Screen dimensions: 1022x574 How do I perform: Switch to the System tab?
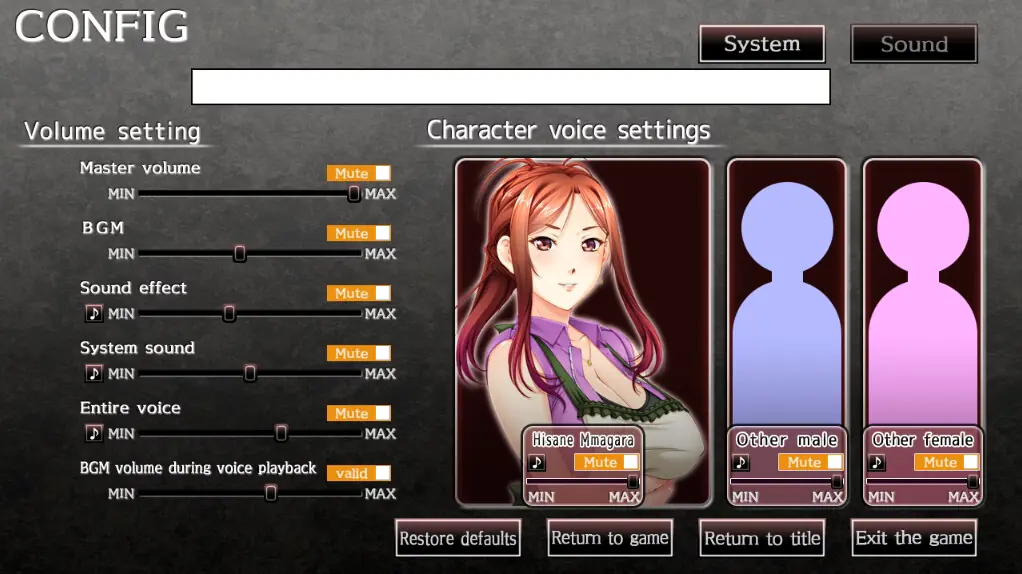761,44
